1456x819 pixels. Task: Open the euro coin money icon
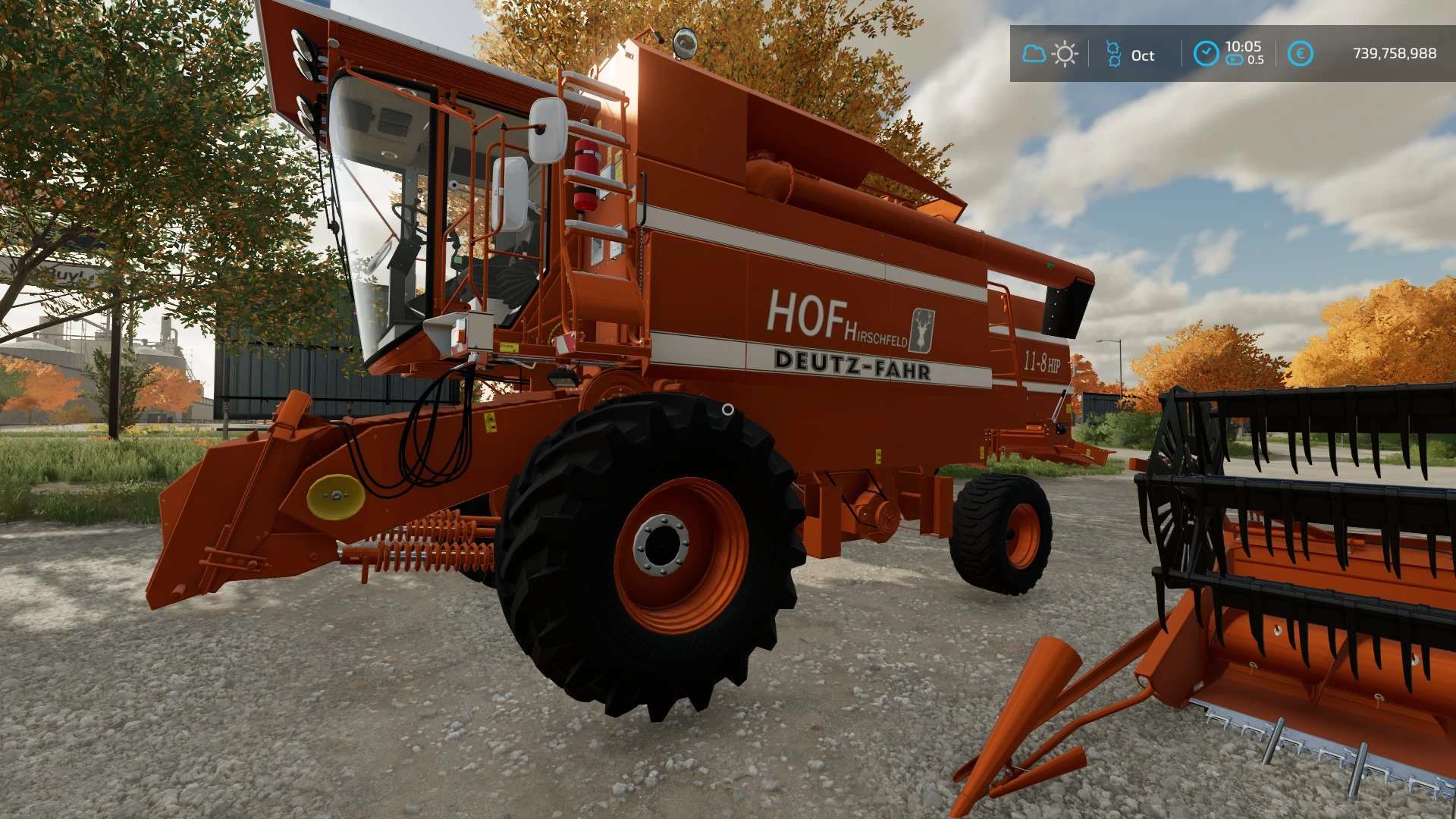1300,54
